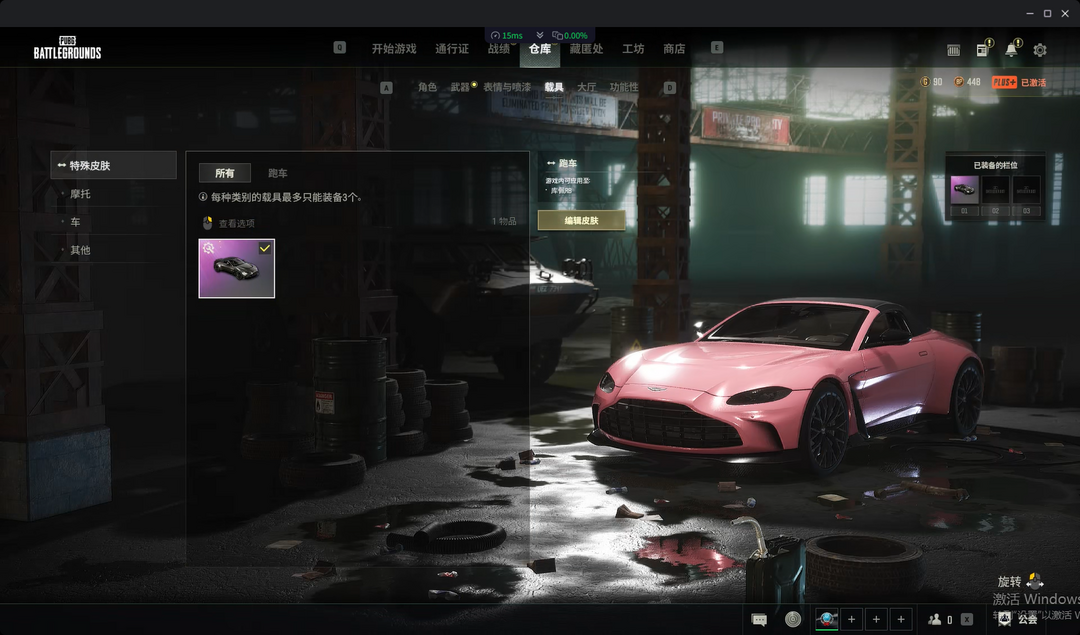Open the 开始游戏 (Play) menu
This screenshot has height=635, width=1080.
pos(393,49)
